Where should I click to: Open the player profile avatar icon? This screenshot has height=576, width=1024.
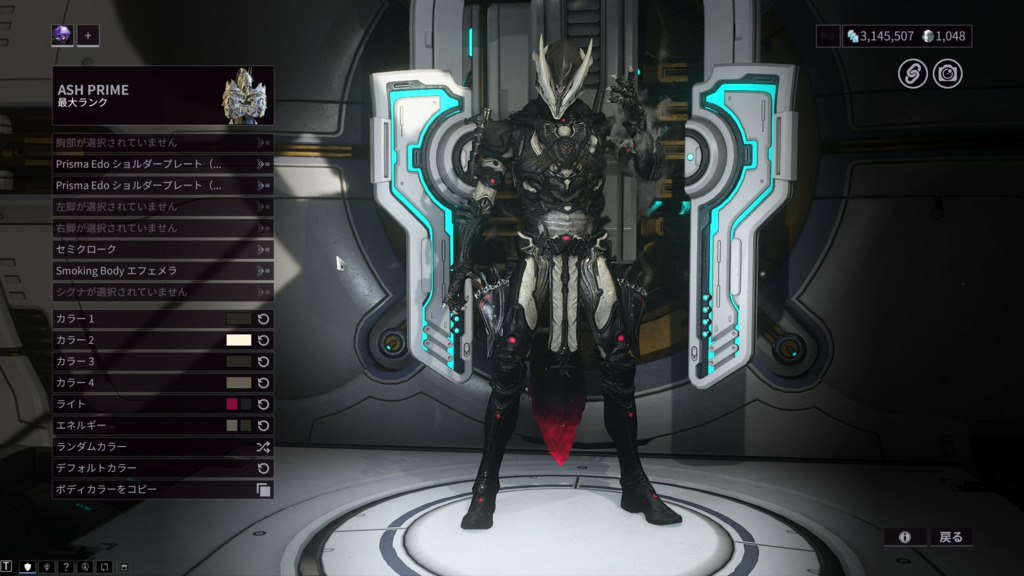(63, 36)
